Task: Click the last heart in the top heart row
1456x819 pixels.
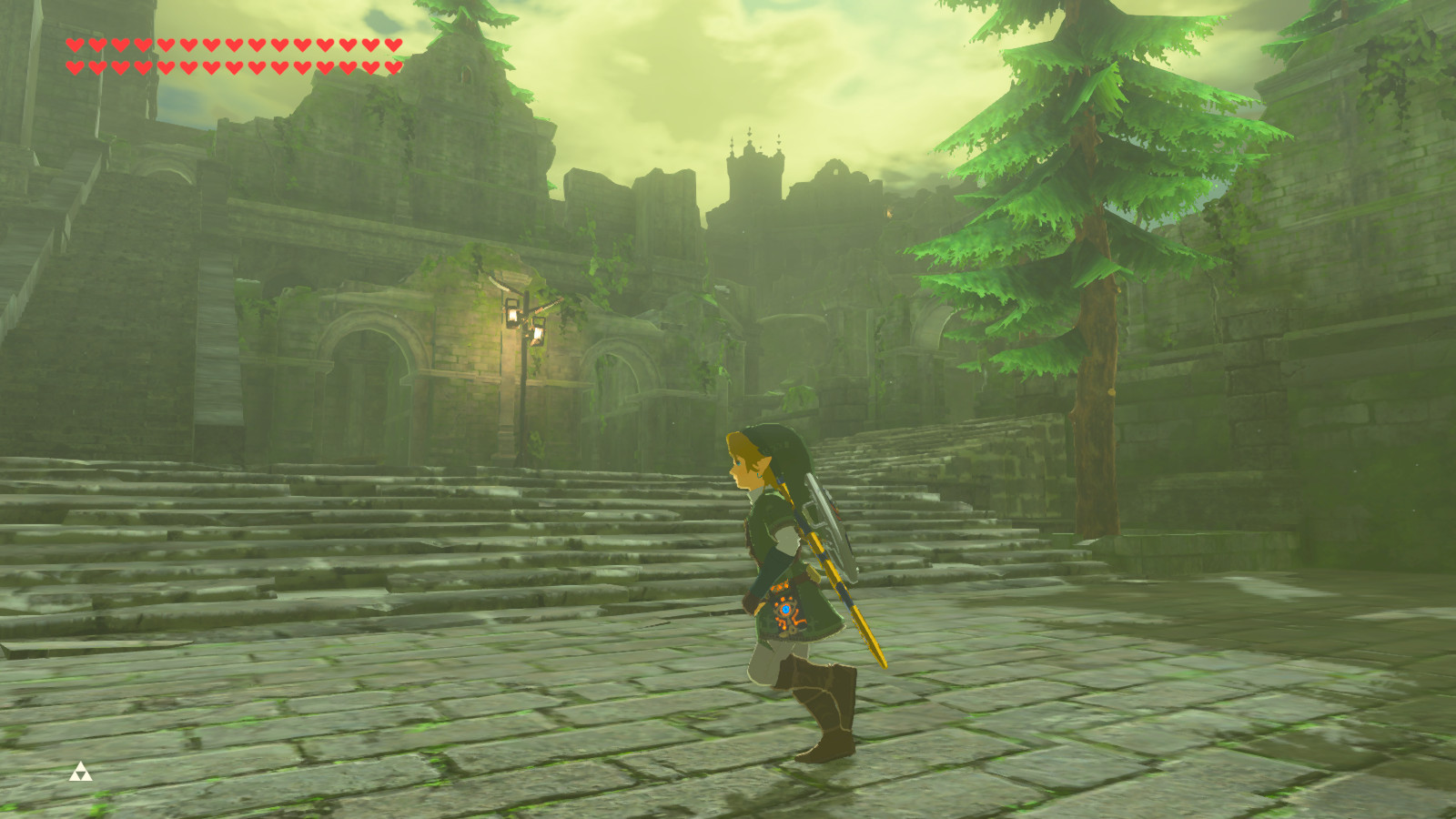Action: (x=394, y=43)
